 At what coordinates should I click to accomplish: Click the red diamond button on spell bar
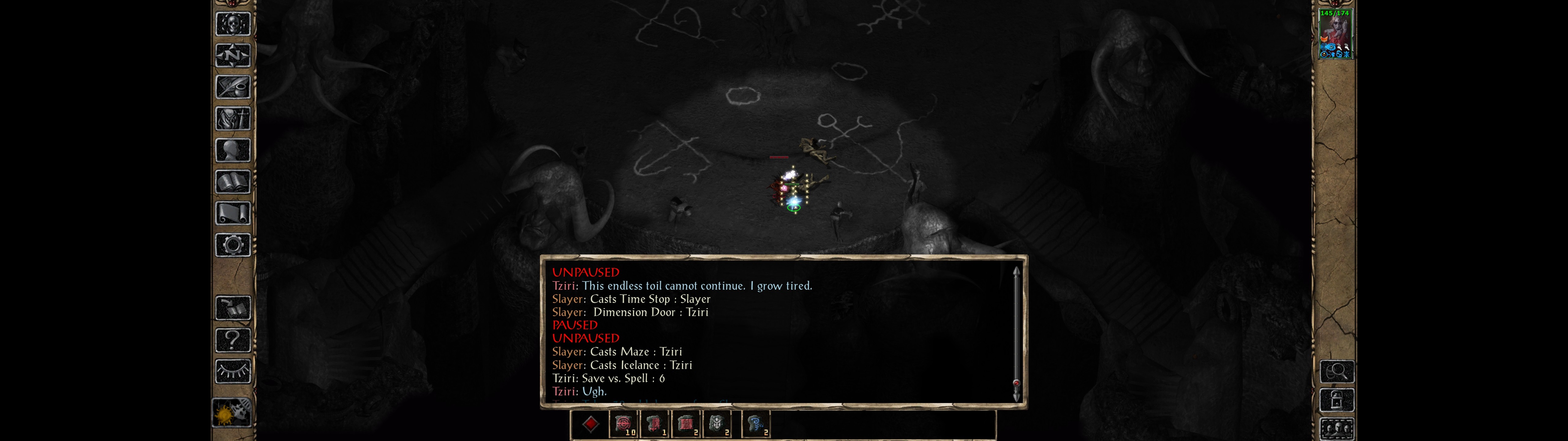coord(590,424)
